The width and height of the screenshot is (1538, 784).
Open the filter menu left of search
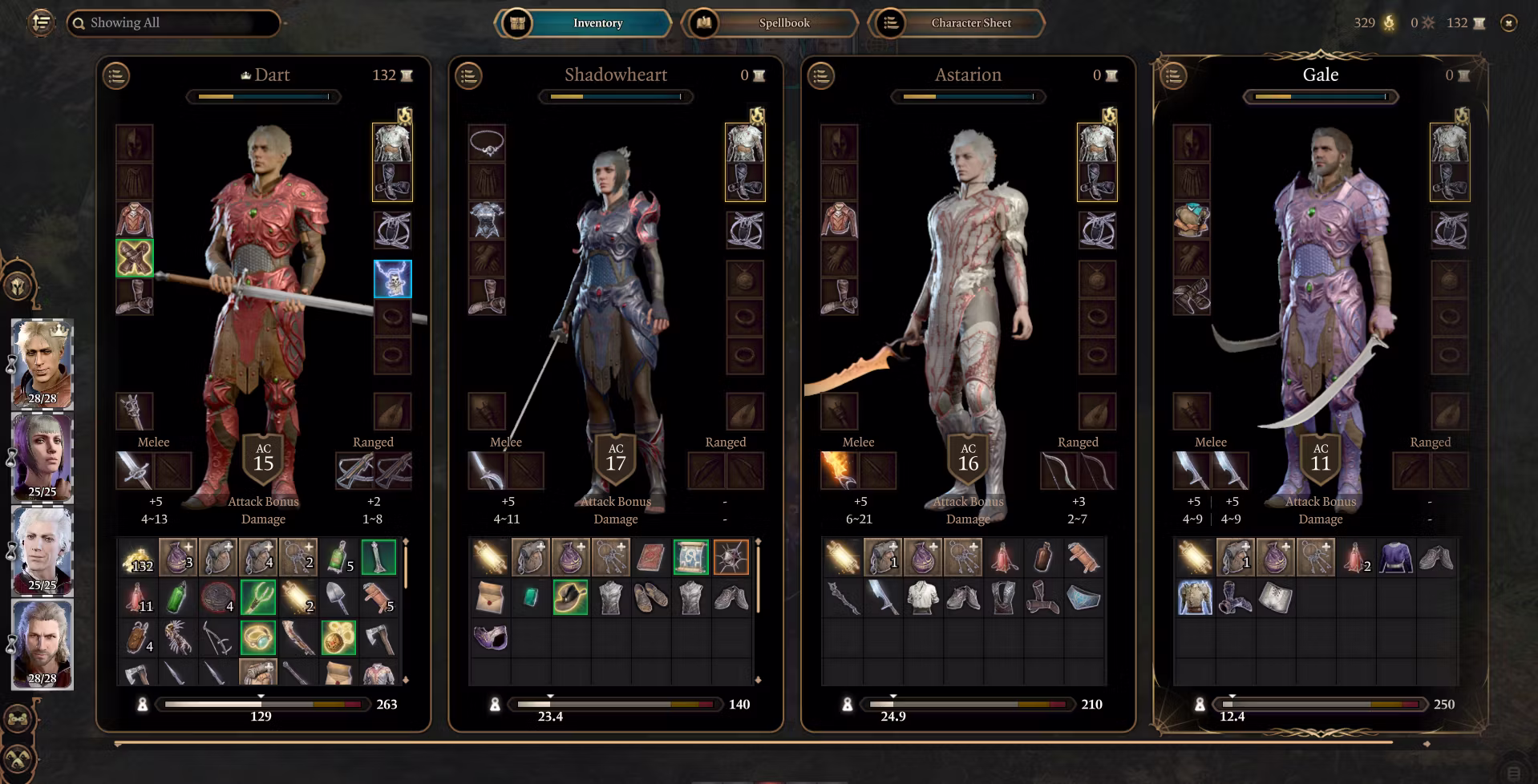[x=42, y=22]
